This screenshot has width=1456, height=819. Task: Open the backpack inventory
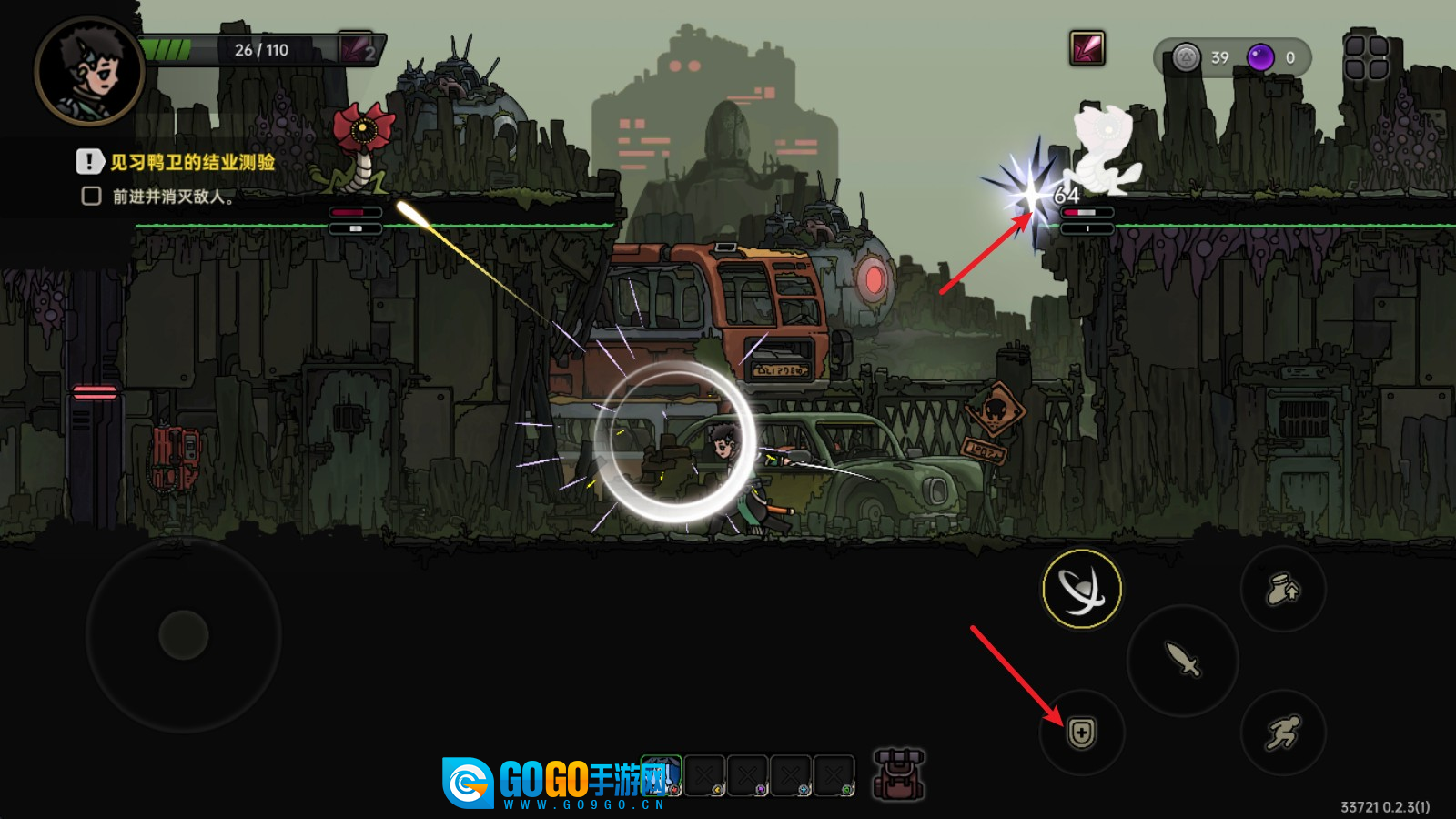tap(899, 774)
